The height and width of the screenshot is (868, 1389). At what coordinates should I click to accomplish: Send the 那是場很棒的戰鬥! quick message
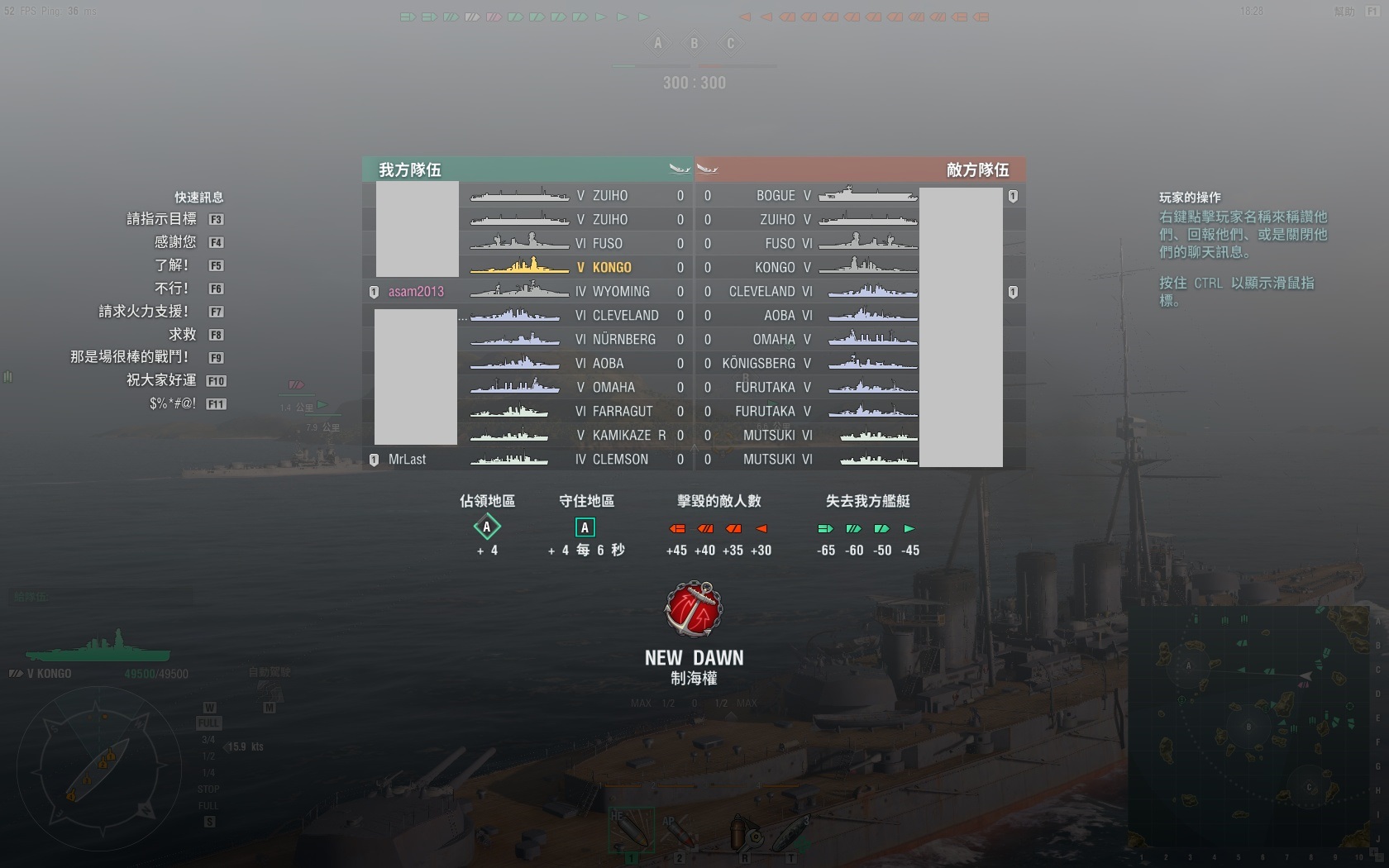click(x=130, y=357)
